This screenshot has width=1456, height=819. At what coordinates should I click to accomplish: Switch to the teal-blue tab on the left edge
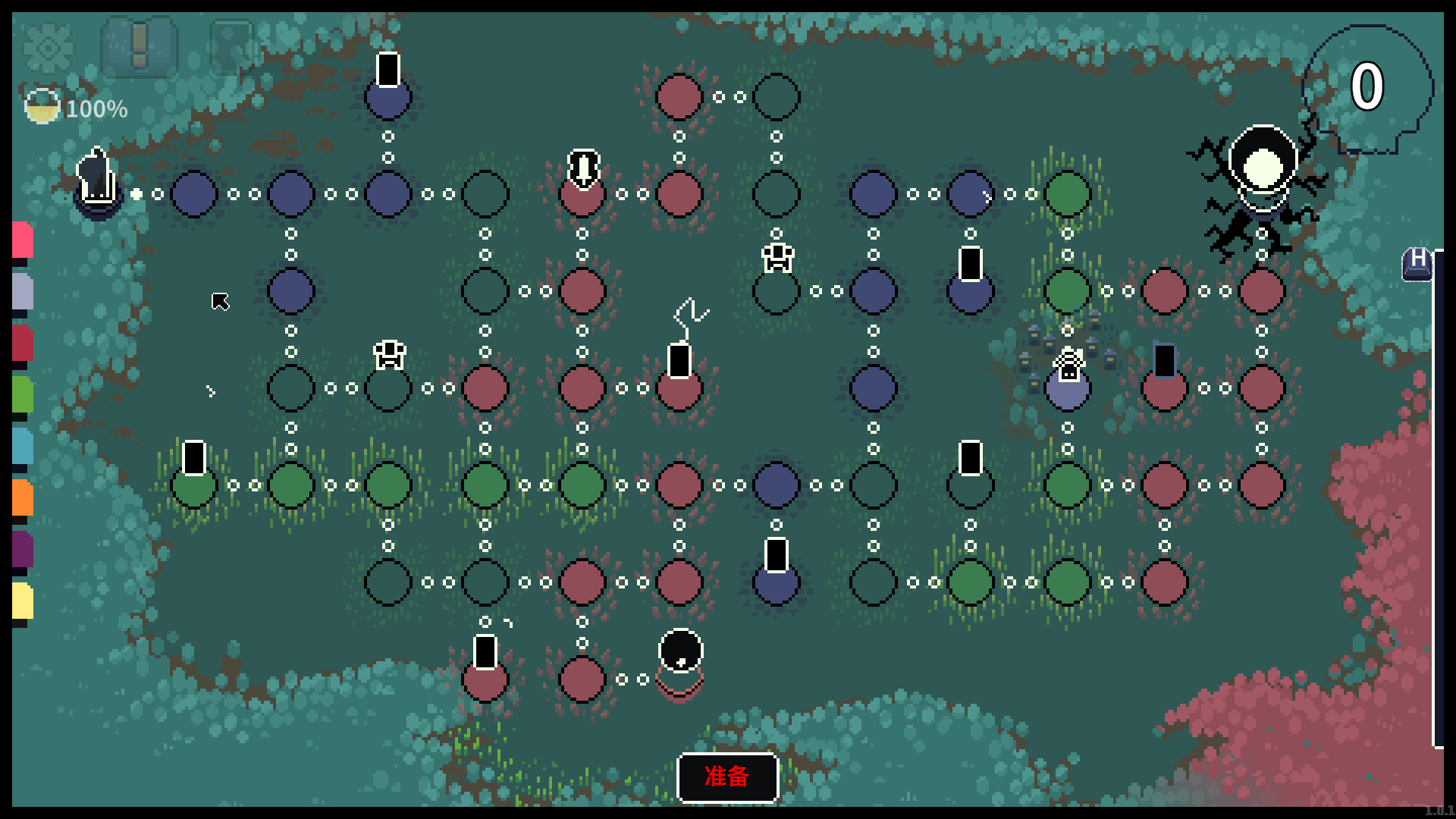coord(22,446)
